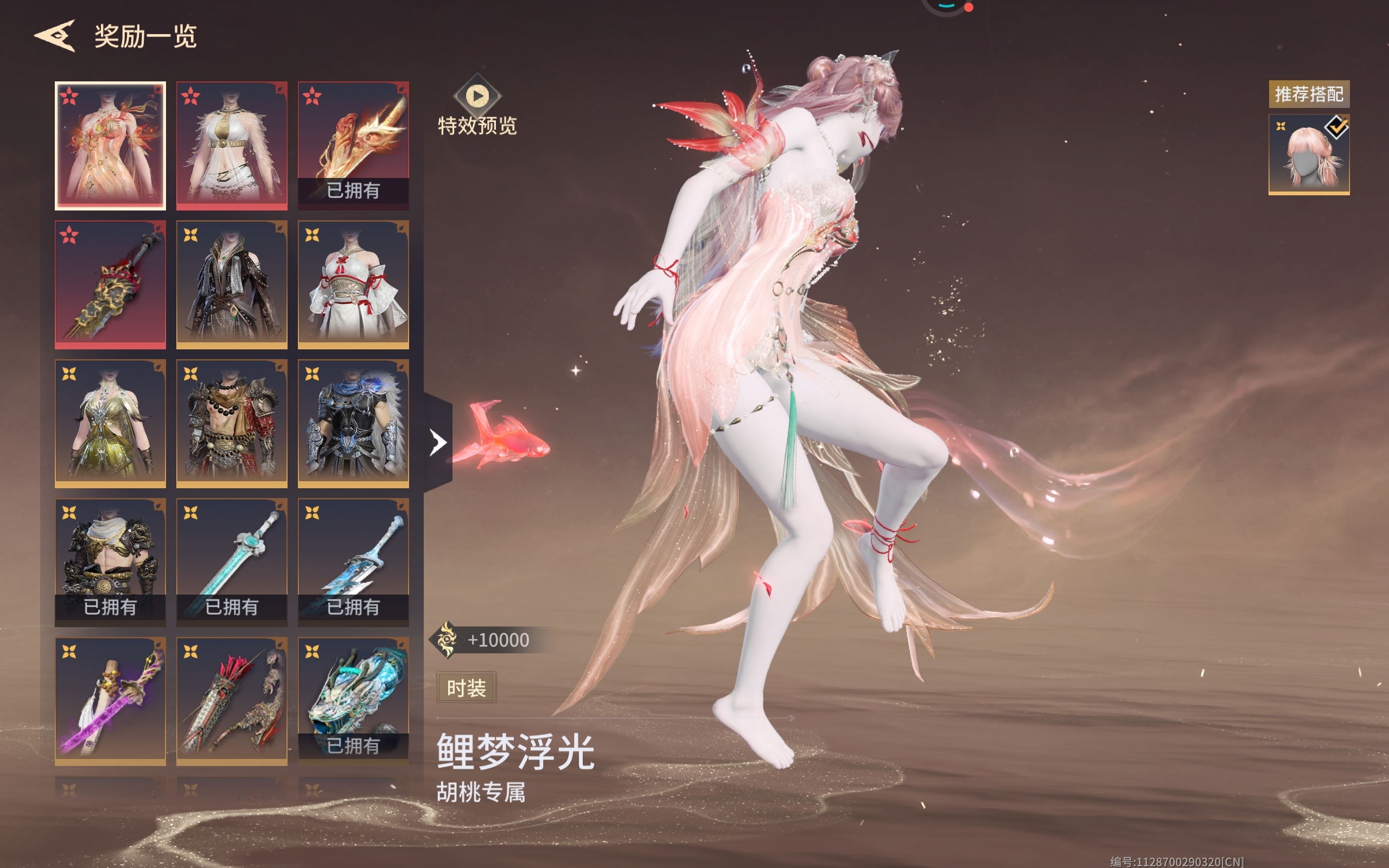Select the owned teal dragon head item
Viewport: 1389px width, 868px height.
pyautogui.click(x=353, y=701)
